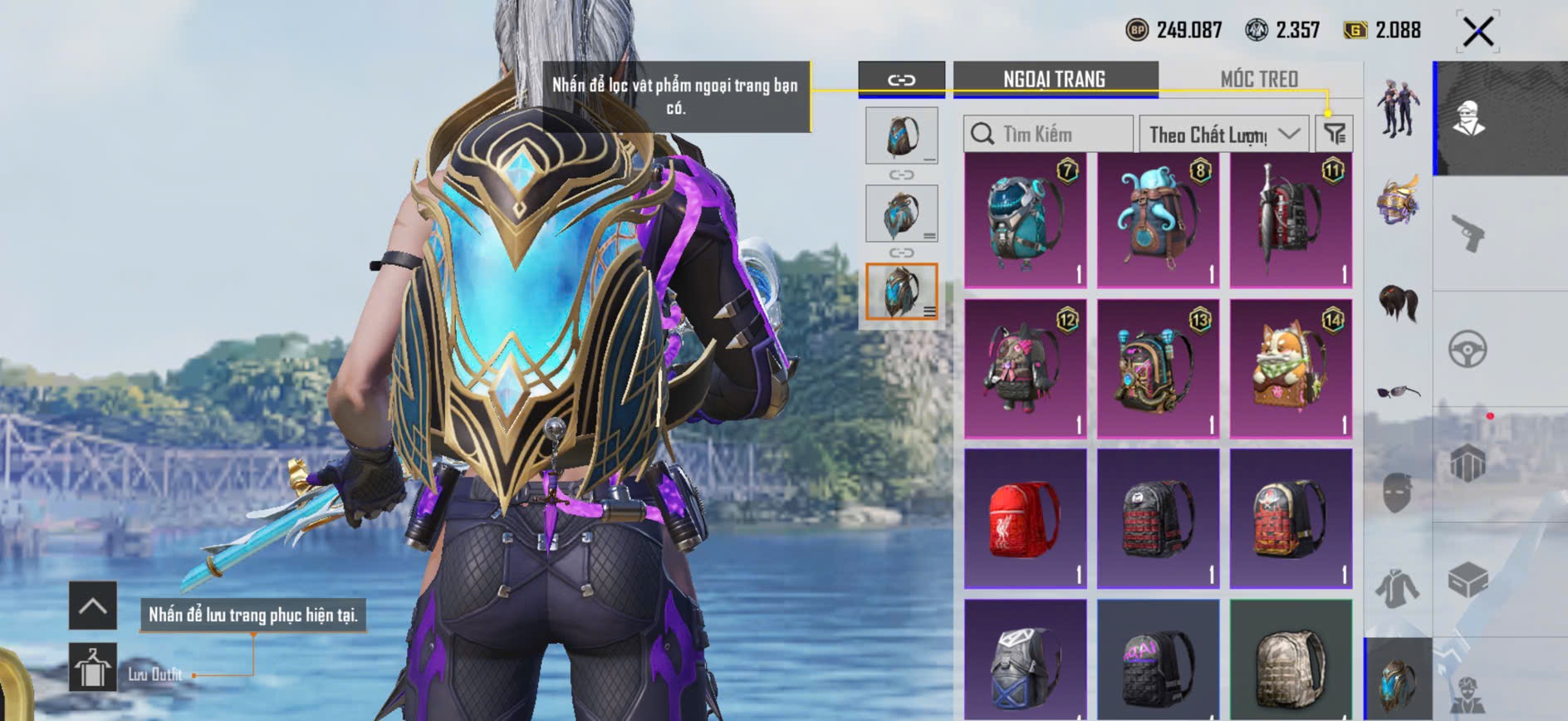Close the outfit inventory screen
This screenshot has height=721, width=1568.
point(1477,32)
